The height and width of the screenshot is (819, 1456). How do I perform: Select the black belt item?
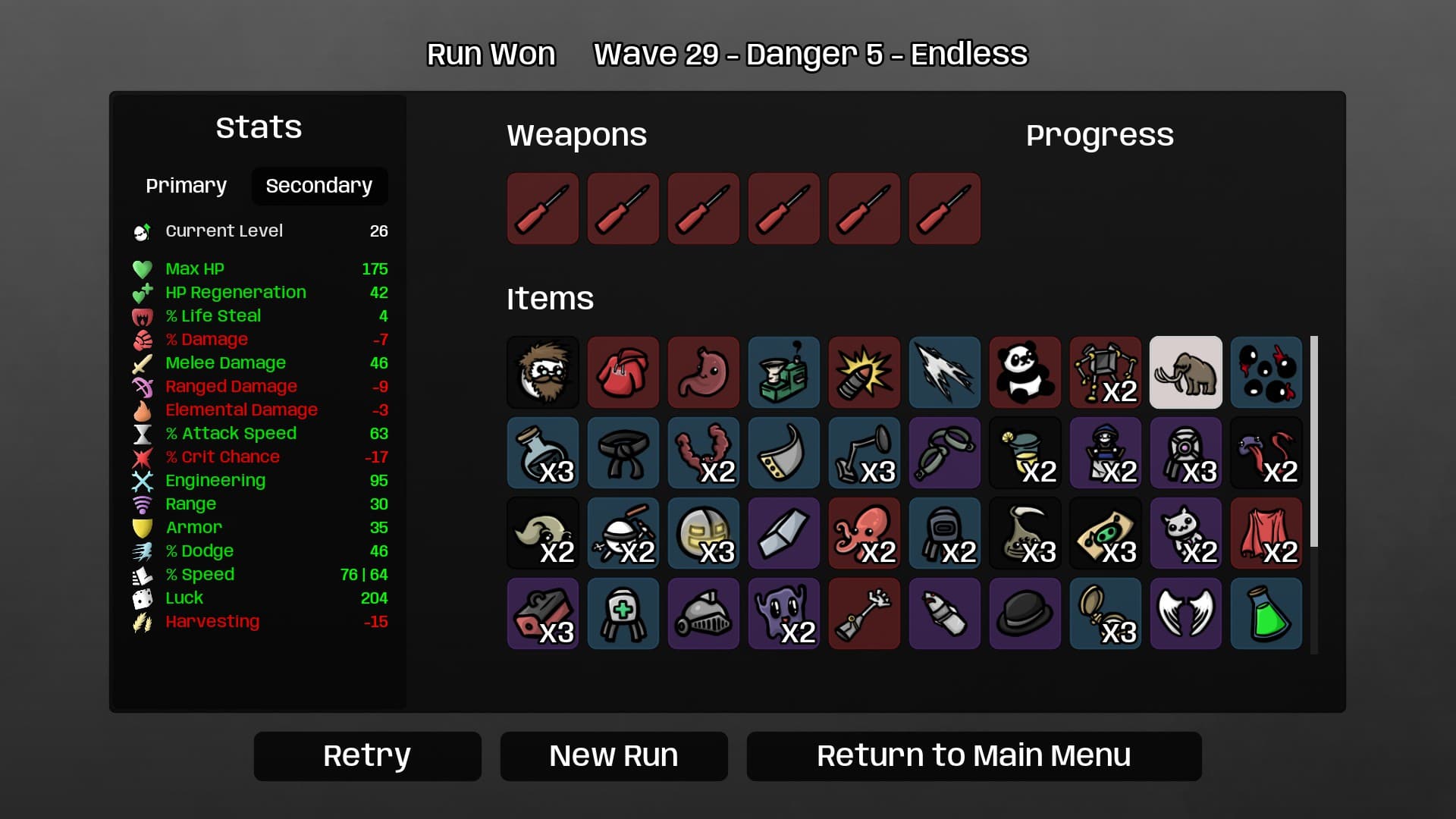[623, 453]
